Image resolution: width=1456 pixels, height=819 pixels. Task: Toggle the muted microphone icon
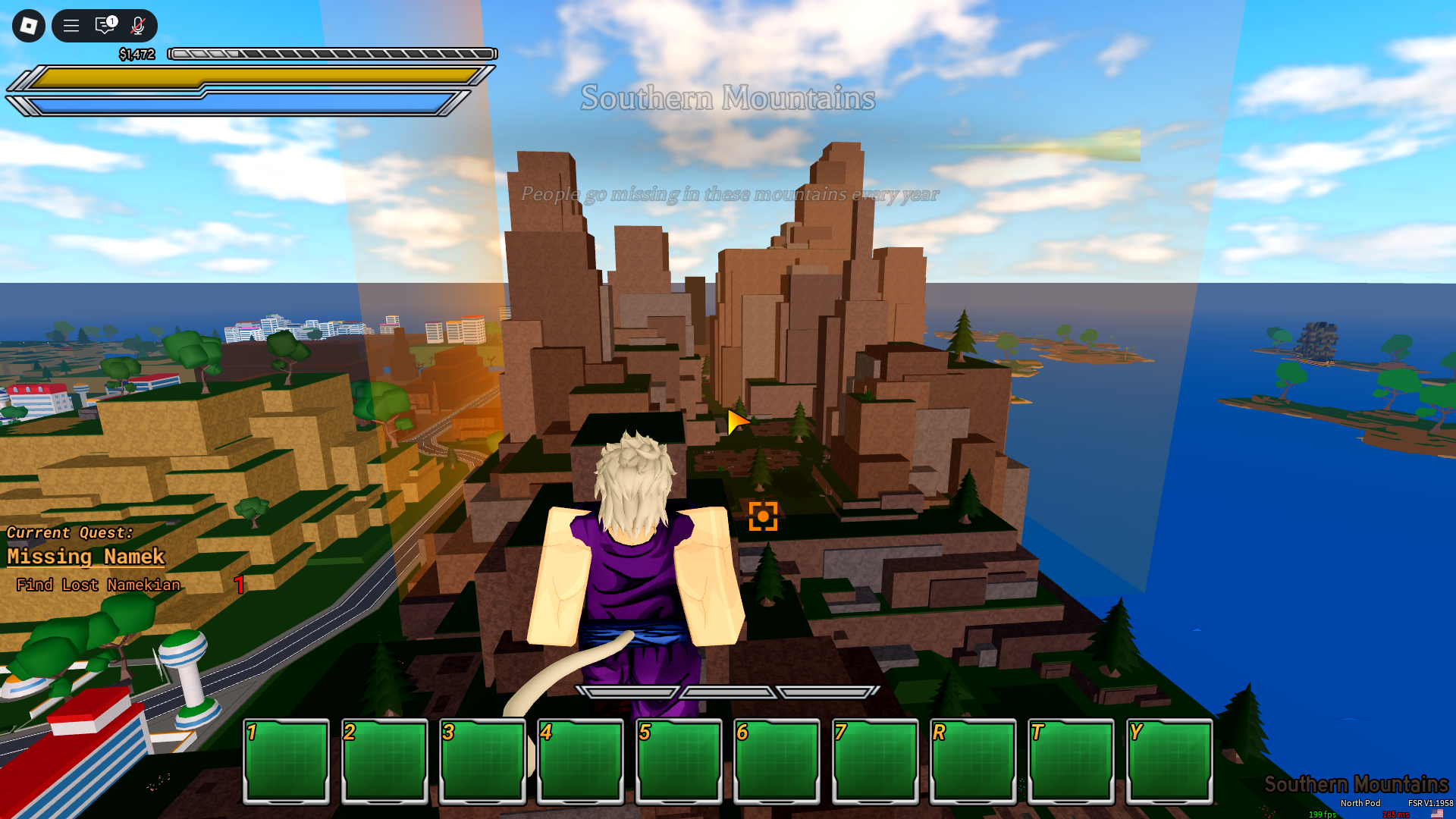point(138,26)
